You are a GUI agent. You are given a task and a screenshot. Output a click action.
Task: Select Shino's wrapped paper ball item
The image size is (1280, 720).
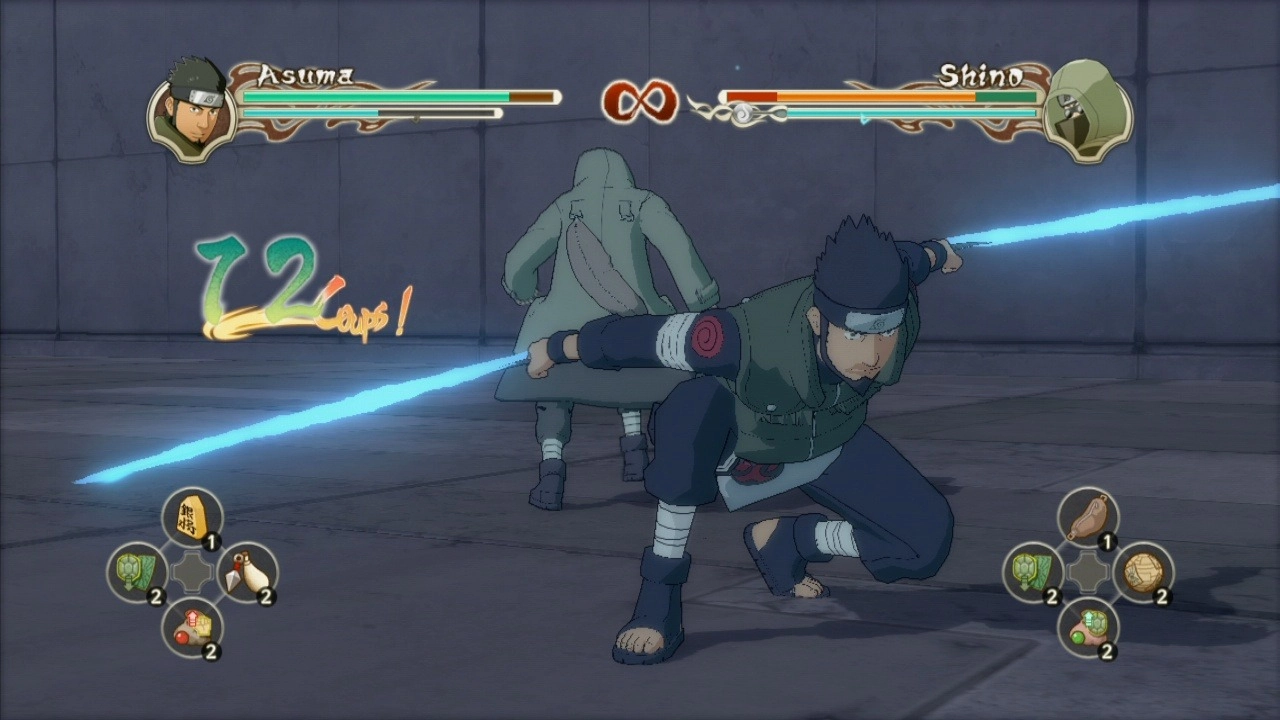coord(1142,572)
